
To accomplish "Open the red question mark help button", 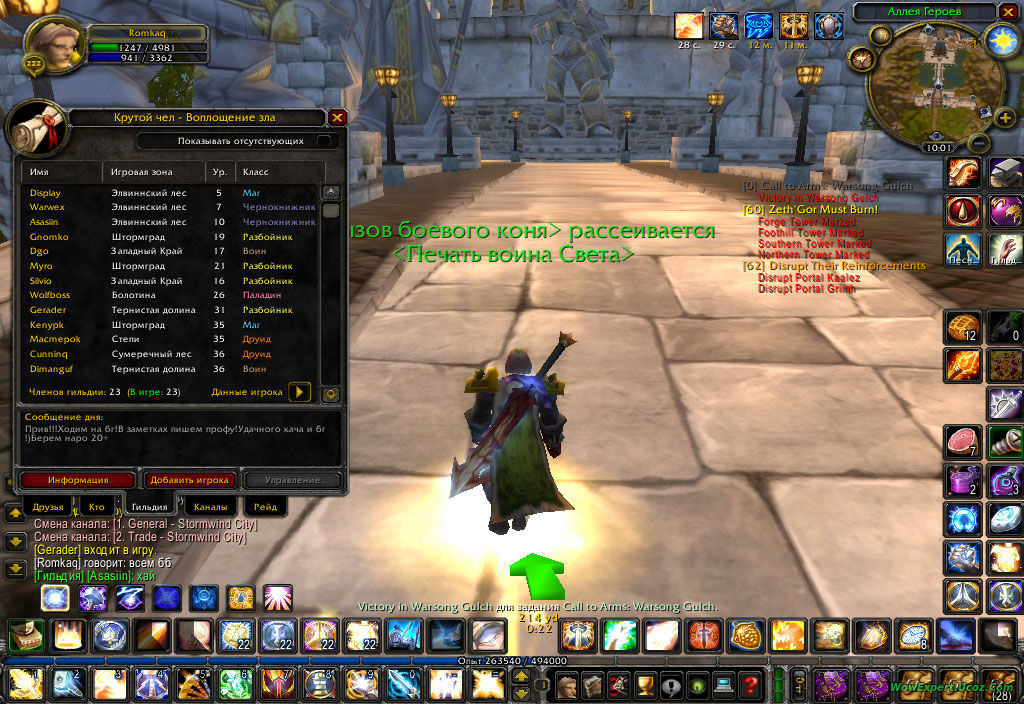I will tap(749, 686).
